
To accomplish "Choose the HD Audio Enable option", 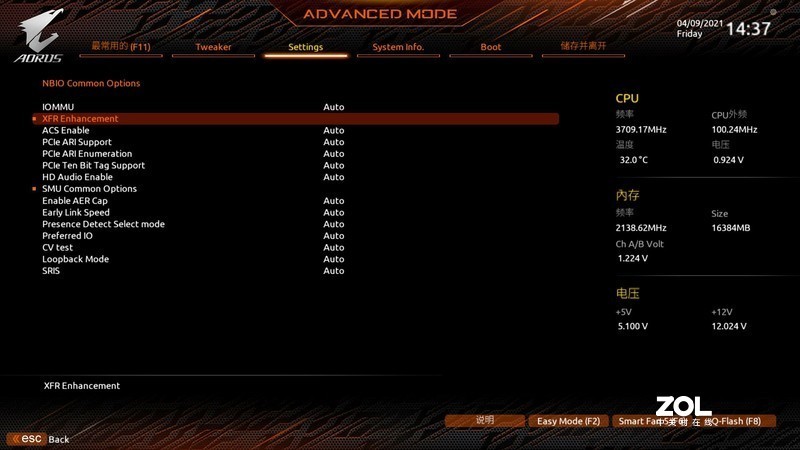I will point(77,177).
